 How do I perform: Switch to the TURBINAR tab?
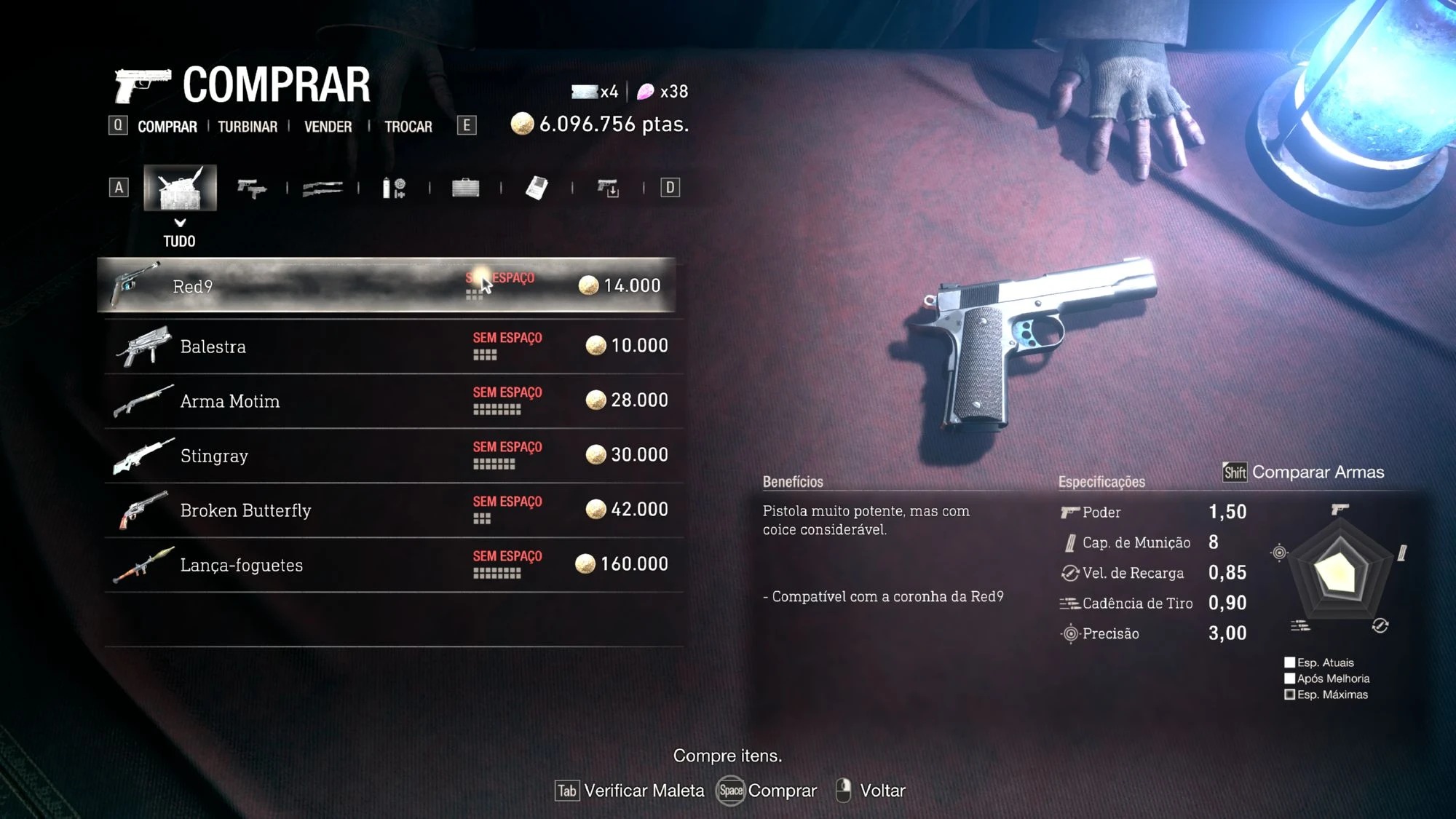[x=248, y=127]
